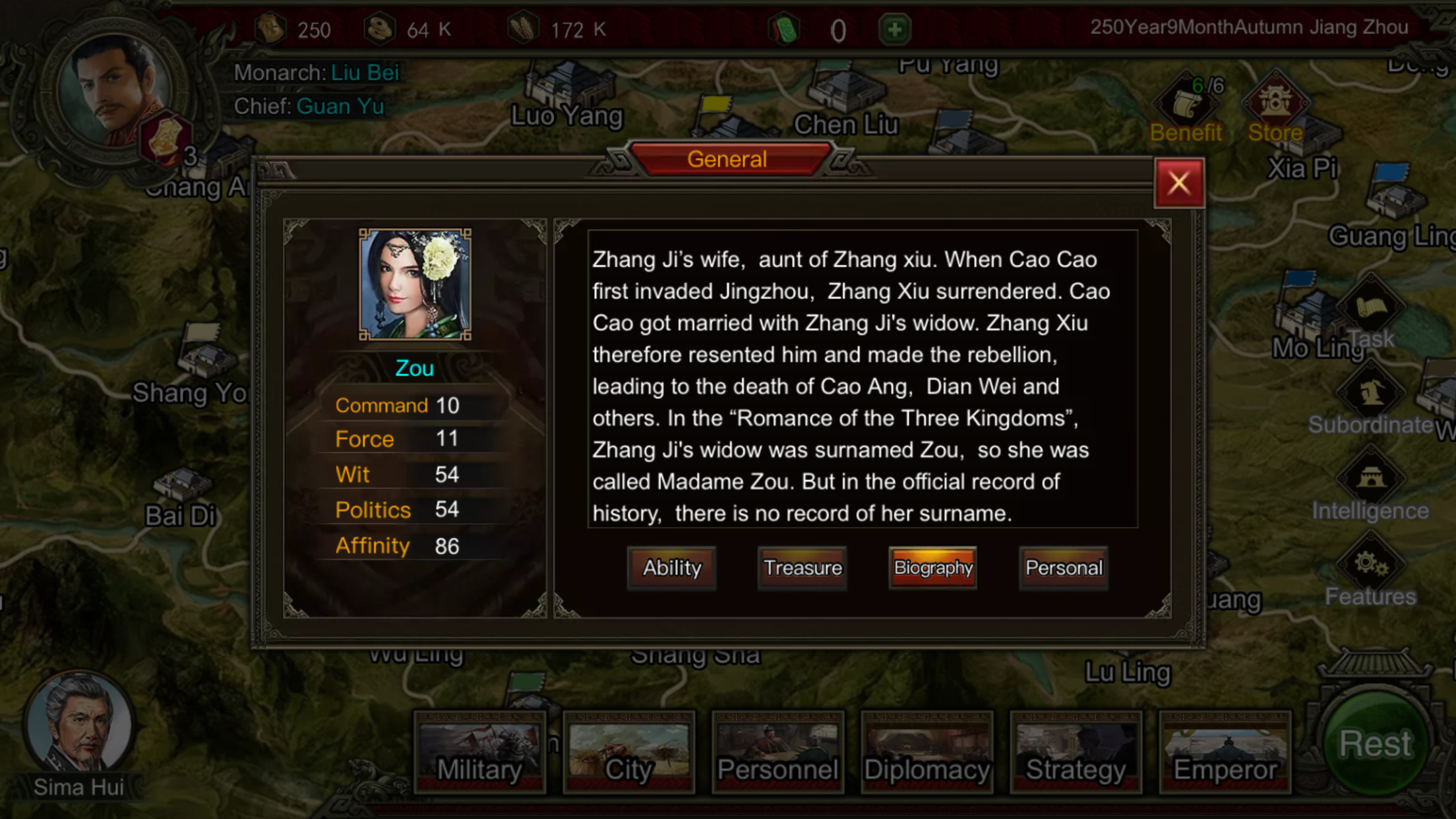
Task: Open the Personal tab
Action: pyautogui.click(x=1063, y=568)
